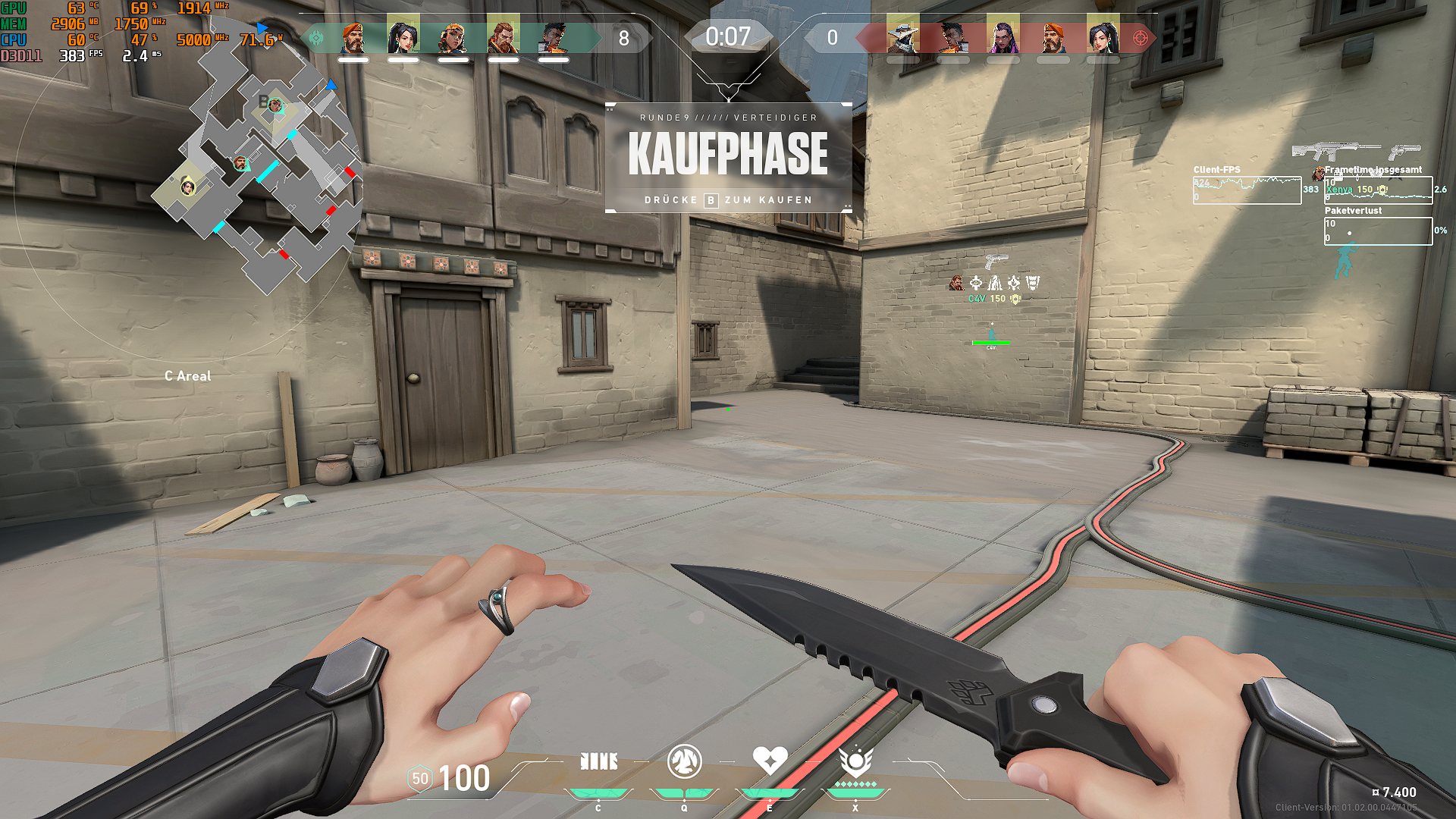1456x819 pixels.
Task: Click the green health bar above C4V's nametag
Action: coord(990,342)
